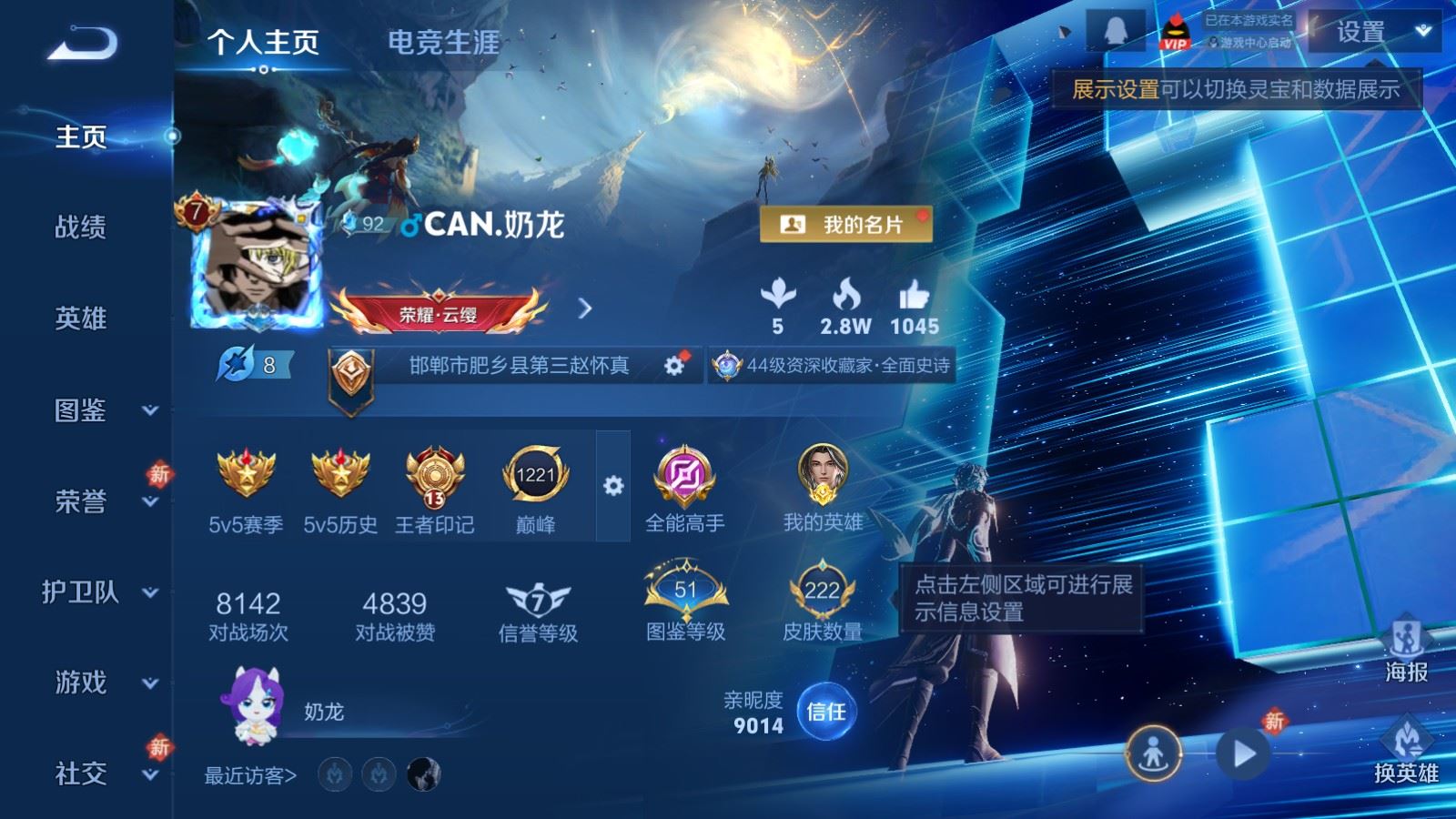This screenshot has width=1456, height=819.
Task: Open the 最近访客 recent visitors link
Action: [248, 775]
